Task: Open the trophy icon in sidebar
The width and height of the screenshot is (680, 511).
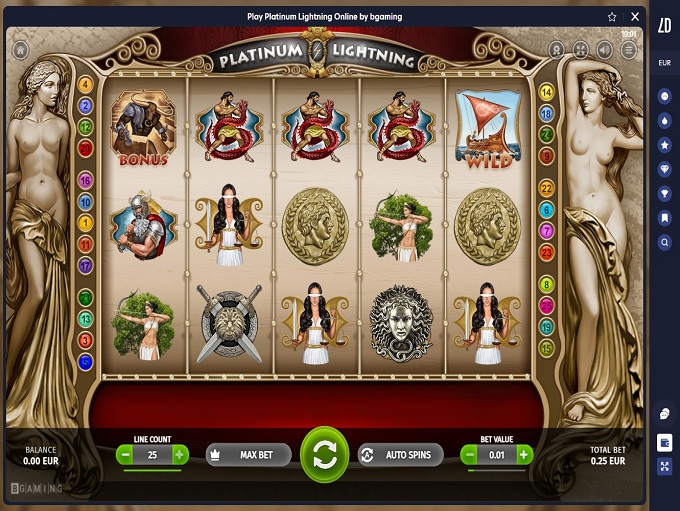Action: pyautogui.click(x=665, y=193)
